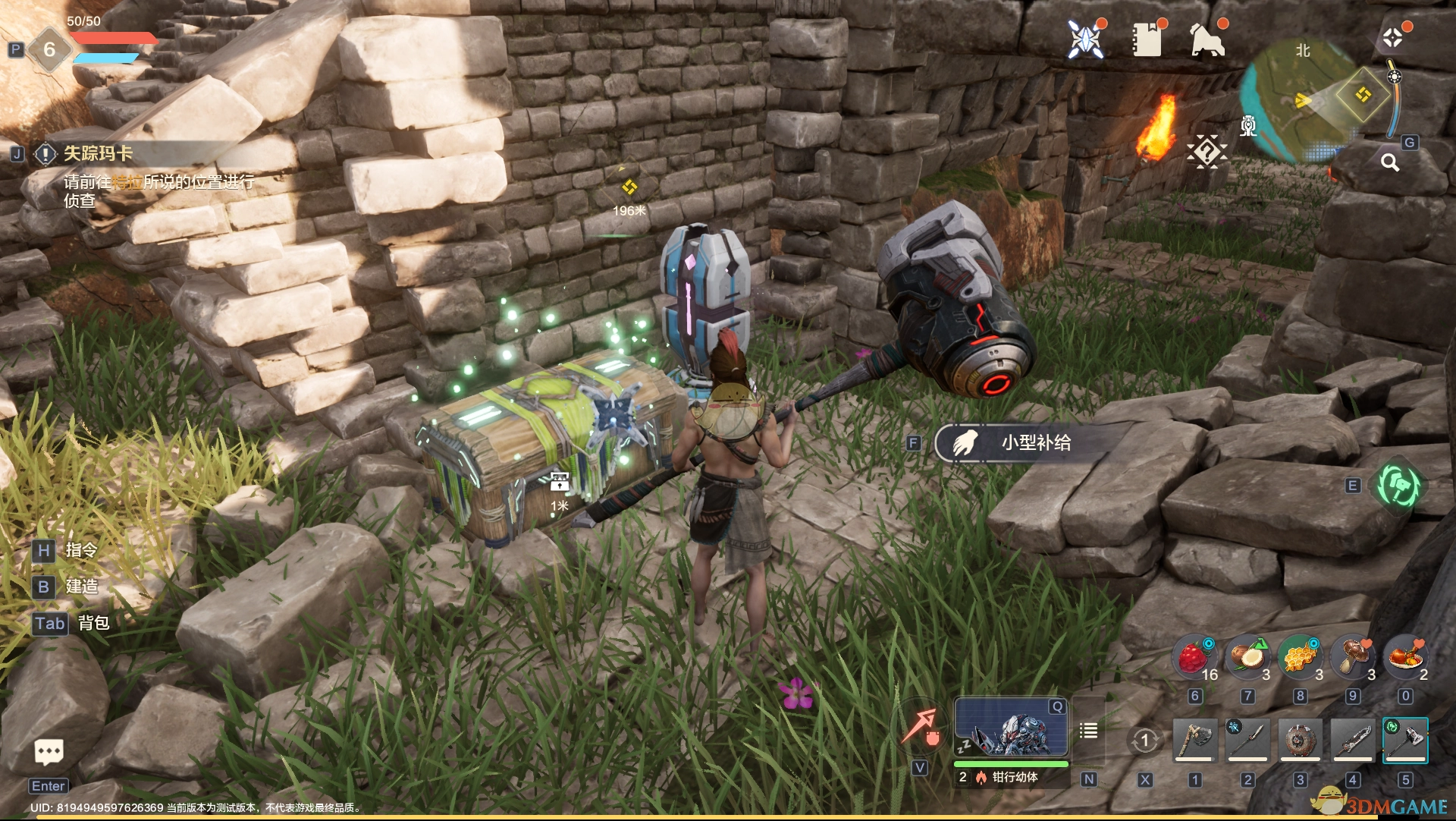The height and width of the screenshot is (821, 1456).
Task: Use the mushroom food item
Action: 1353,657
